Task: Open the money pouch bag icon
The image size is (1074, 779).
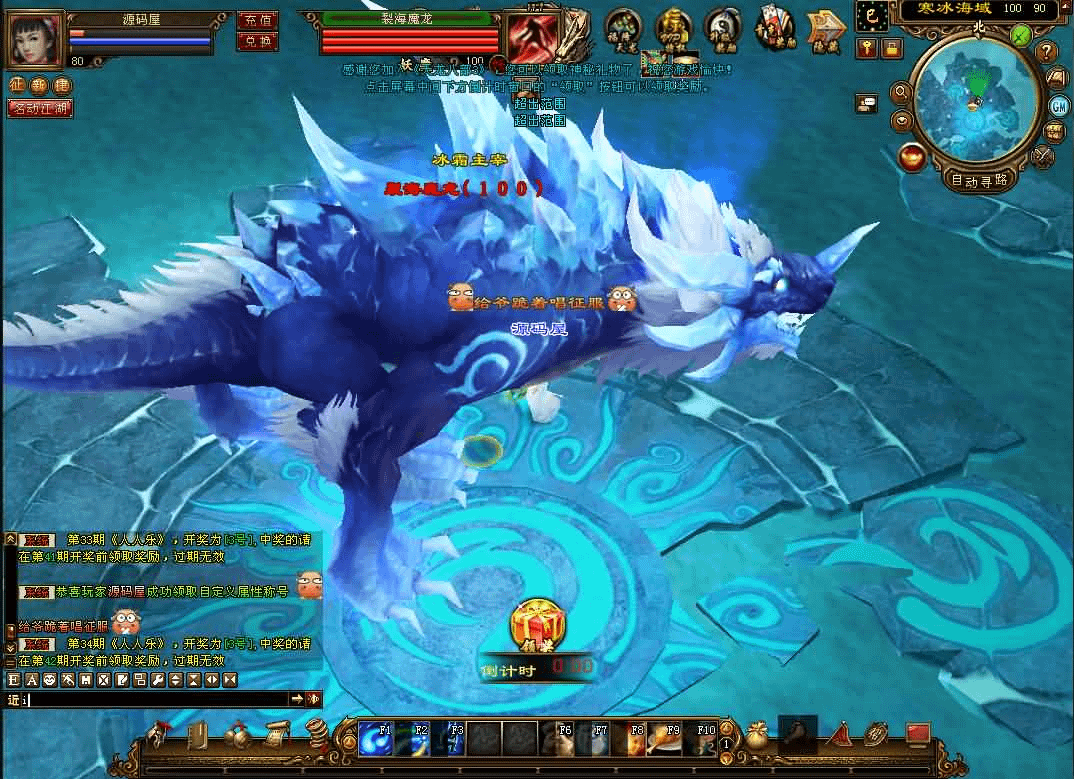Action: (757, 737)
